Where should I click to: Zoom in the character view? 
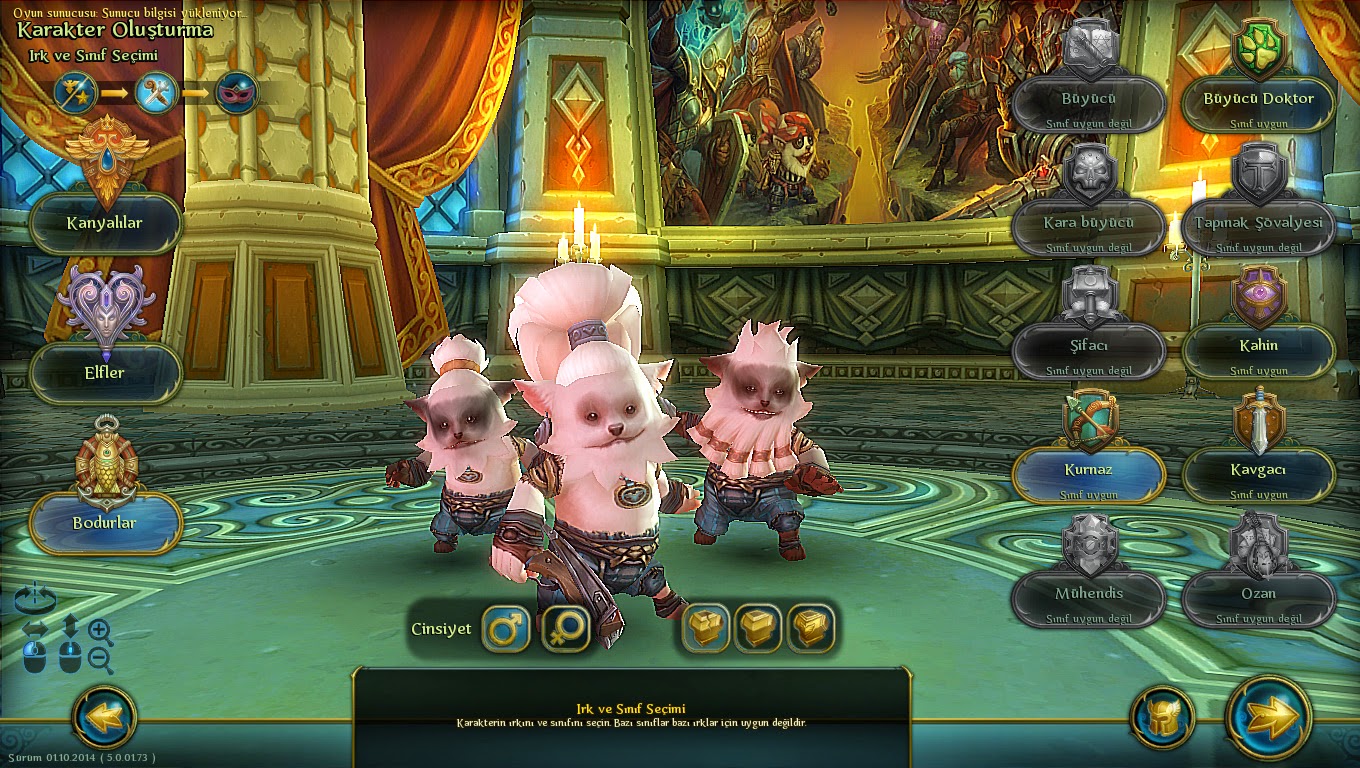(x=100, y=630)
